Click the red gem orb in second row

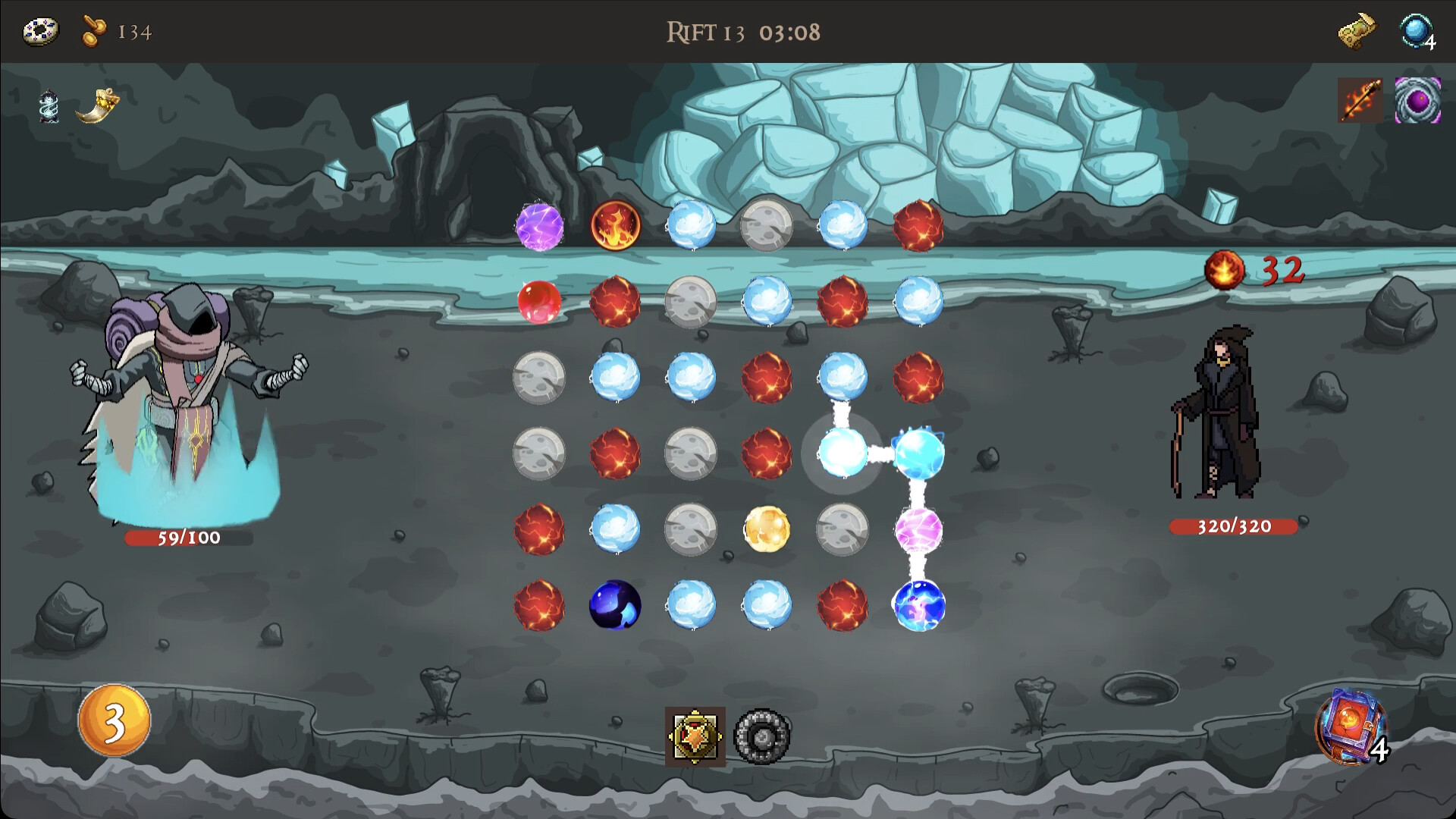pyautogui.click(x=540, y=301)
